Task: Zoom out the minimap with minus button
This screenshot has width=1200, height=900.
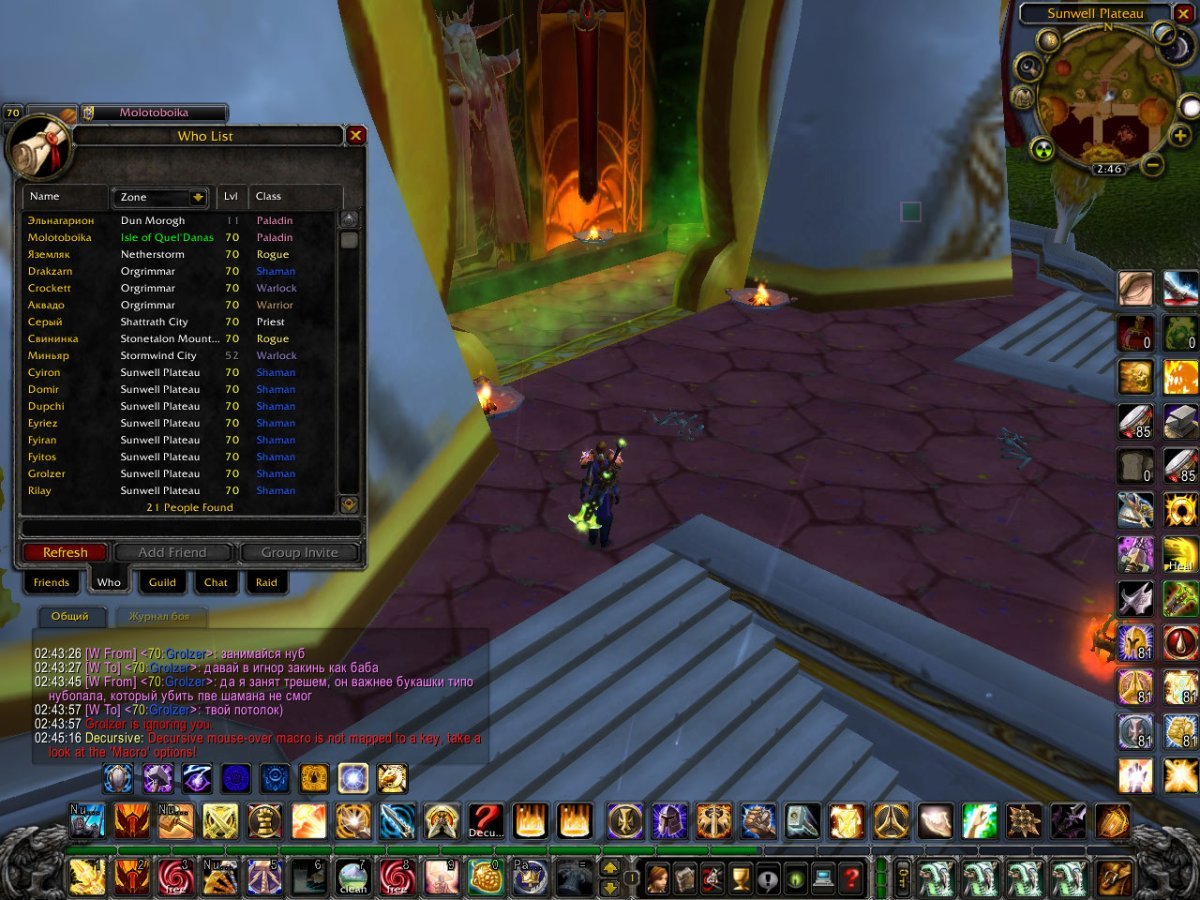Action: point(1153,165)
